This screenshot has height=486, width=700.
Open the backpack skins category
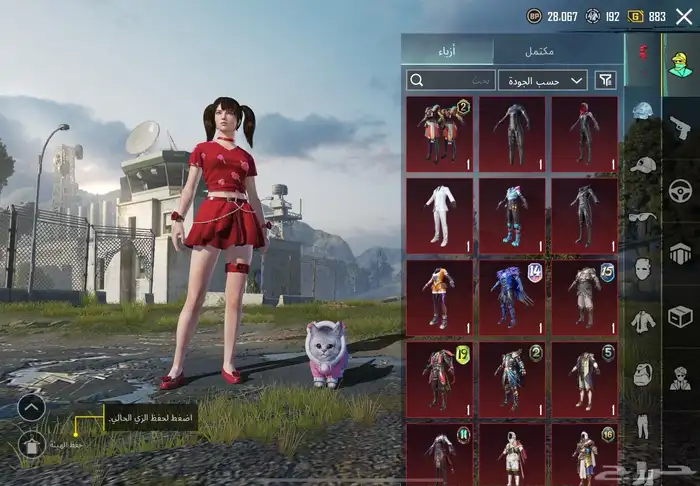[x=642, y=374]
